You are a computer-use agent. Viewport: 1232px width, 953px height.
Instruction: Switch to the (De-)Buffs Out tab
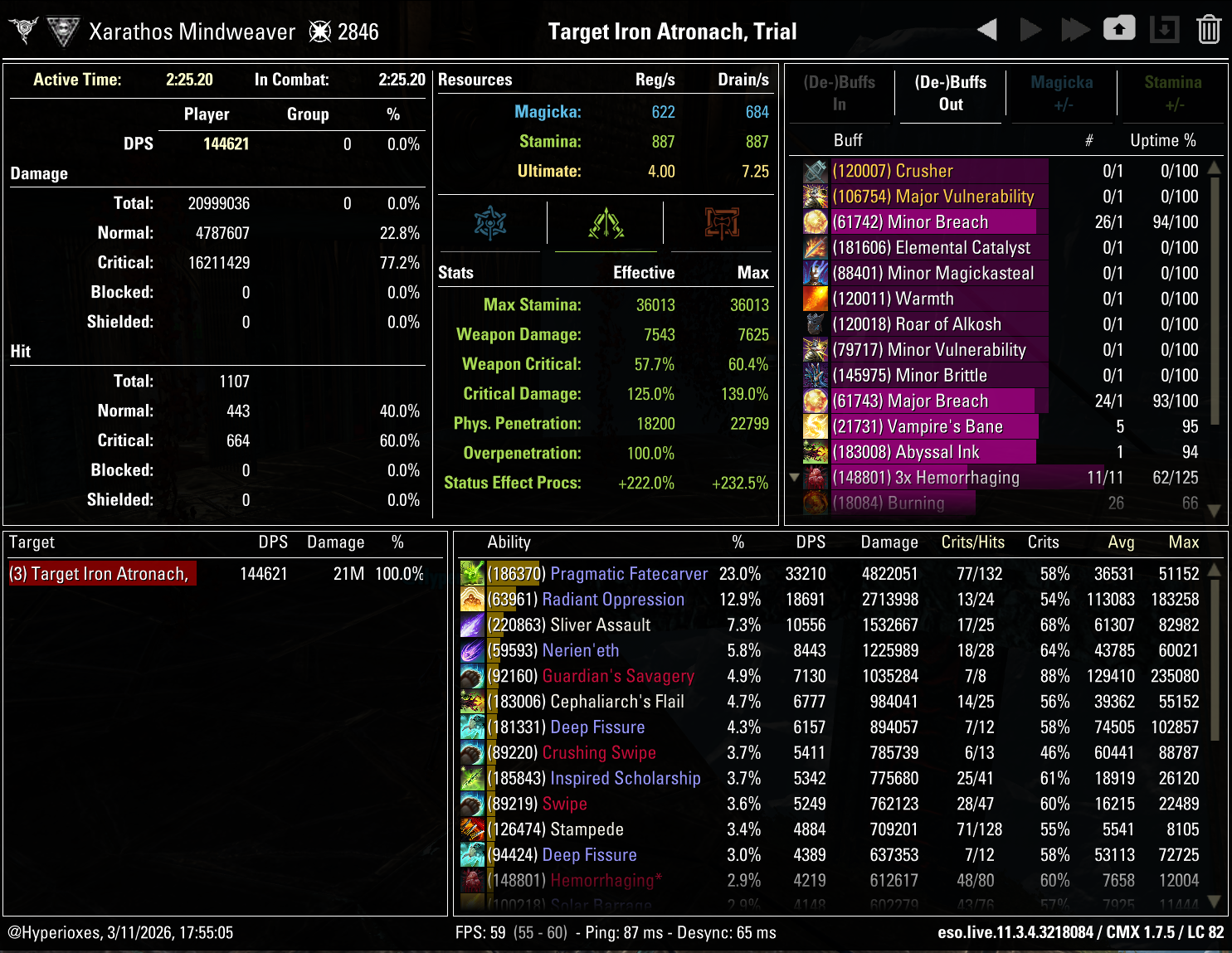tap(950, 93)
